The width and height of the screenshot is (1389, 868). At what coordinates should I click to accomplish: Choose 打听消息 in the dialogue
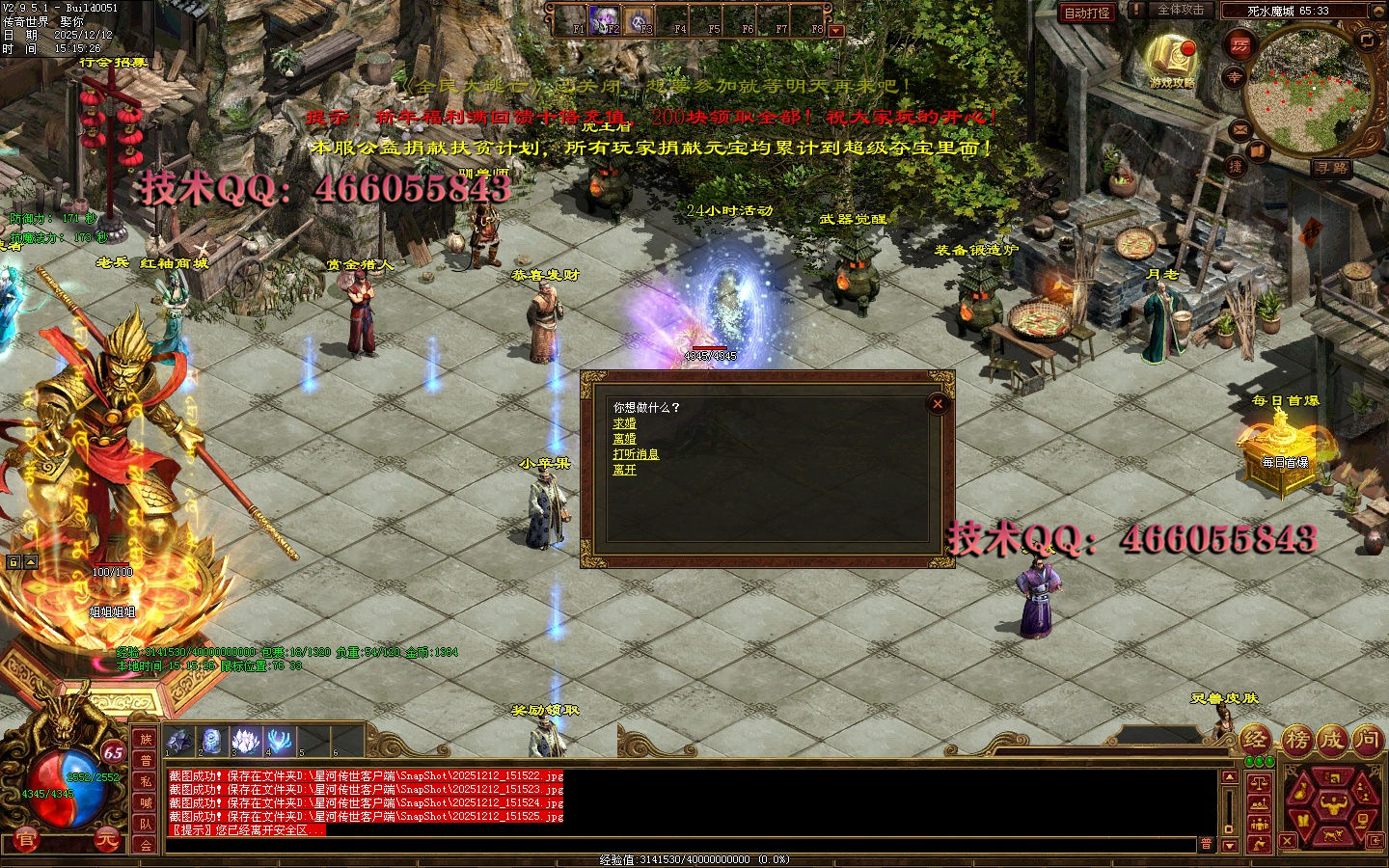(636, 454)
